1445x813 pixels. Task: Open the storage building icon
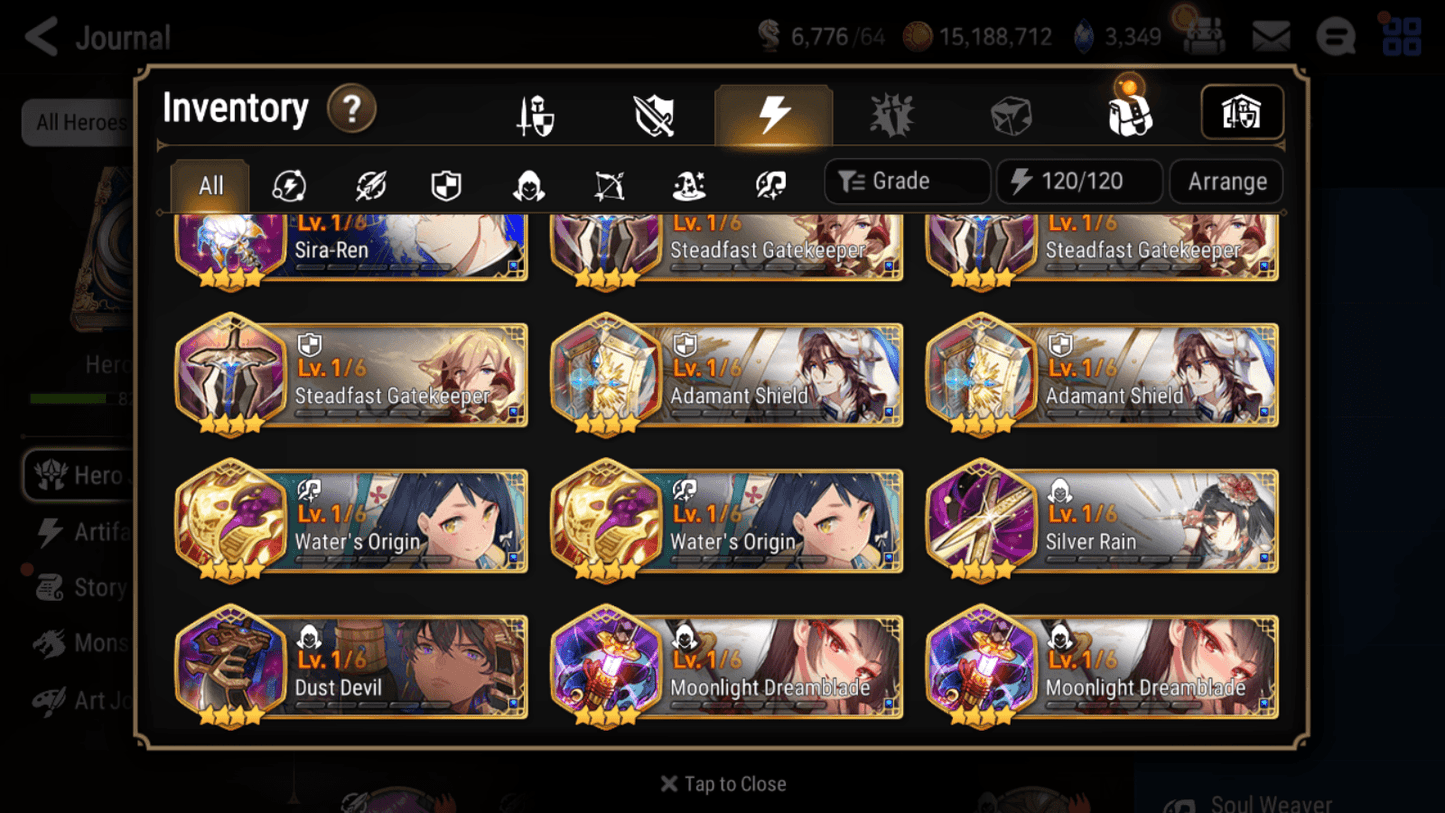point(1242,113)
